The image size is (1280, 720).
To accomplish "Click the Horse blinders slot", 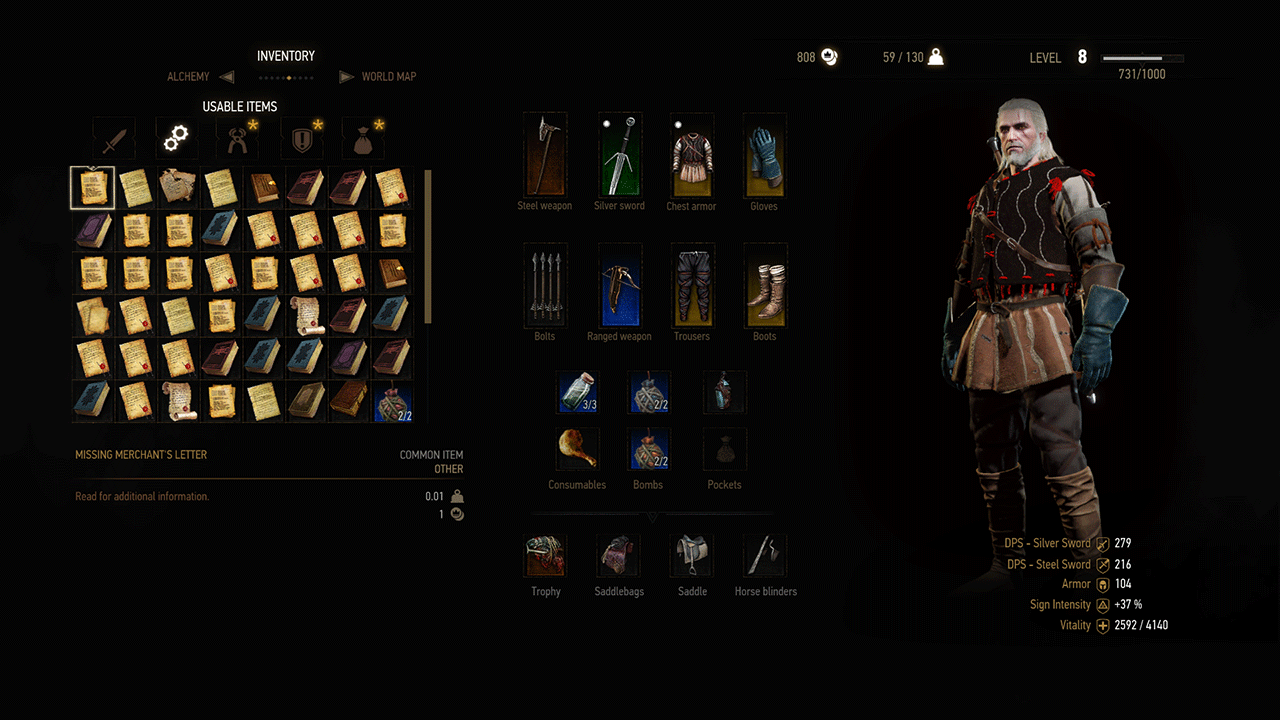I will 765,555.
